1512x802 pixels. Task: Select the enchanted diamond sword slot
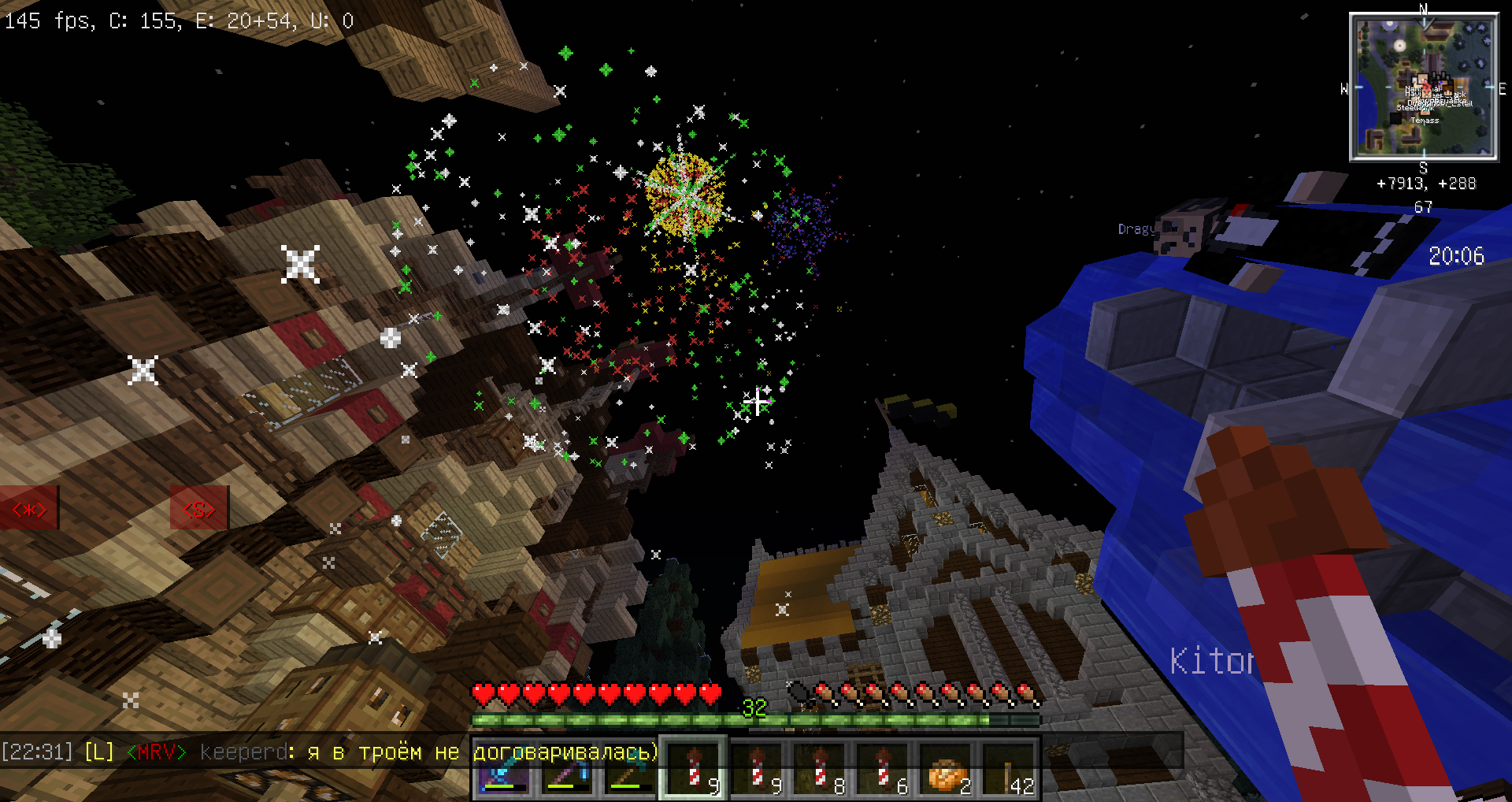coord(504,770)
